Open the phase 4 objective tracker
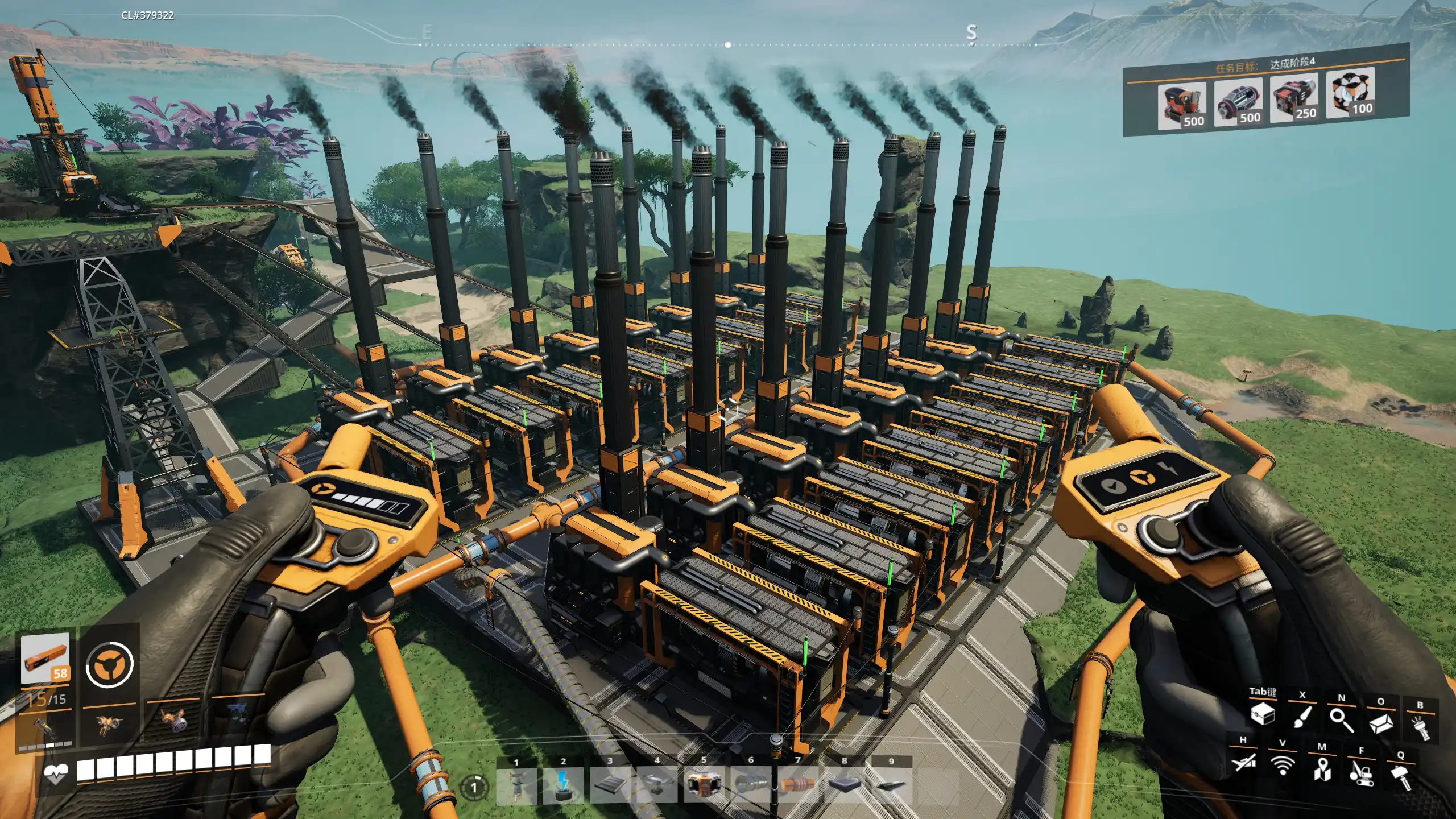The height and width of the screenshot is (819, 1456). [1265, 90]
